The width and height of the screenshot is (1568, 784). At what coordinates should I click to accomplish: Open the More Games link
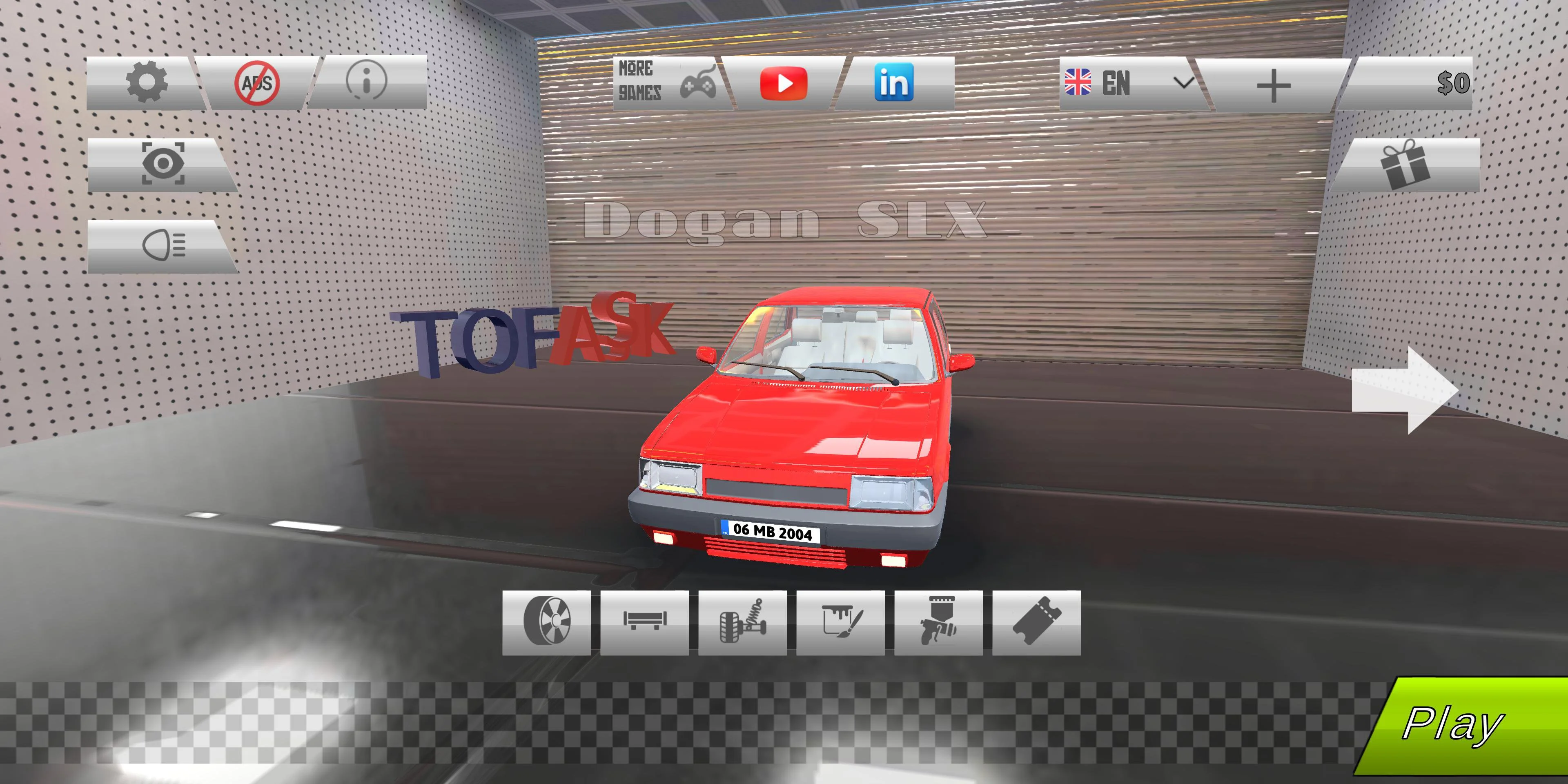coord(667,83)
